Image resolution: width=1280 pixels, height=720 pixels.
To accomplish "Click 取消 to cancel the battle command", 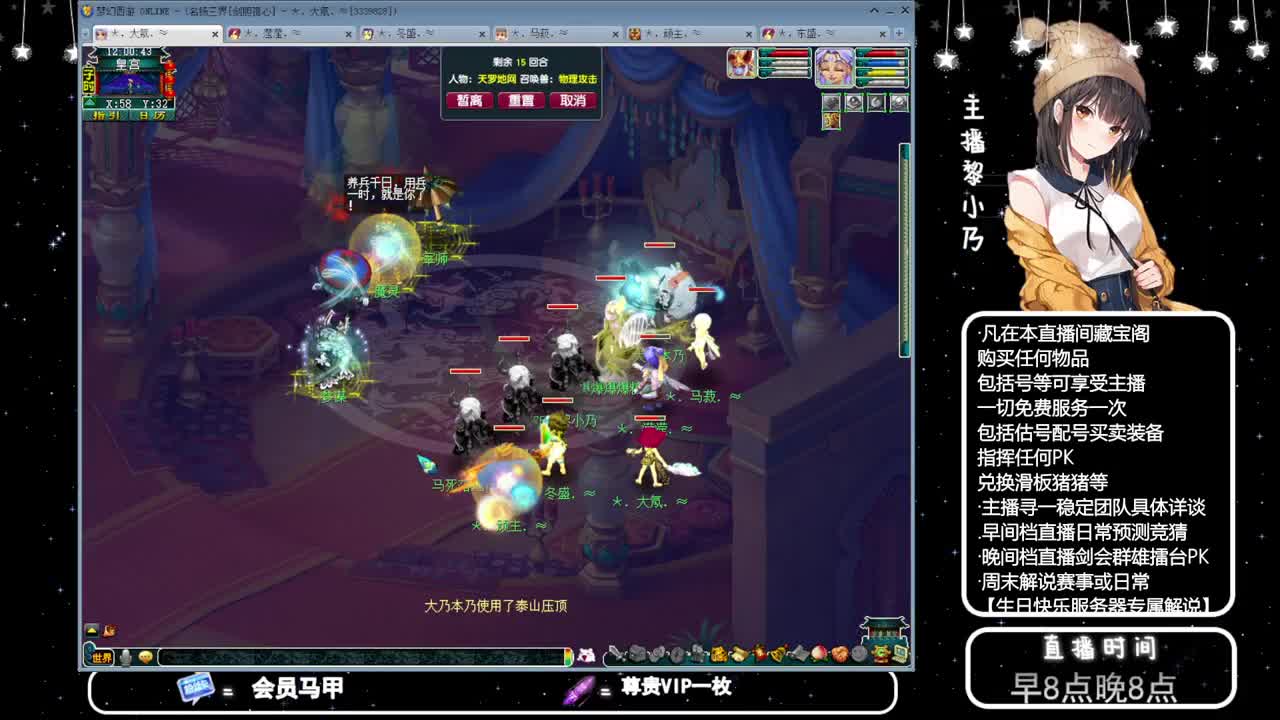I will [573, 100].
